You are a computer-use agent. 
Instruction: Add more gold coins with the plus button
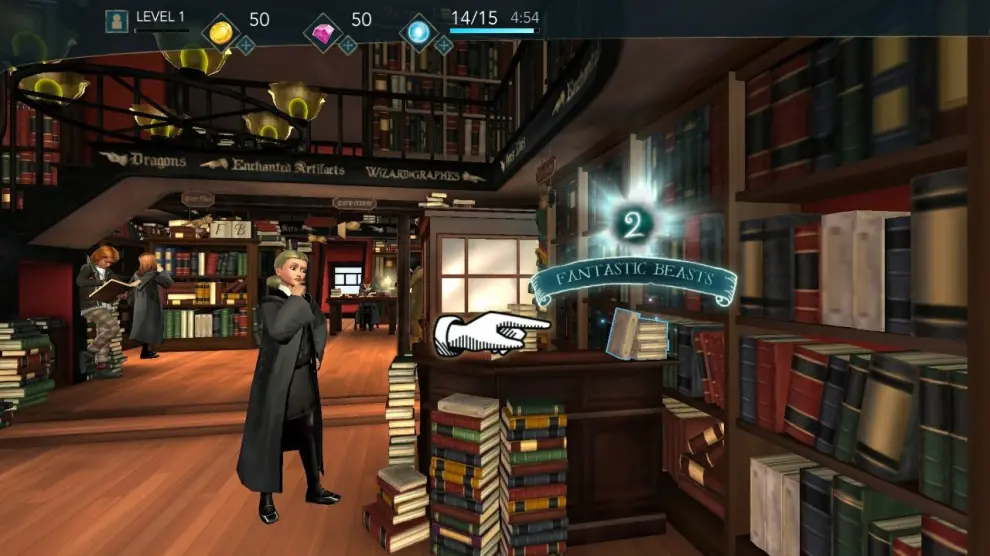click(x=245, y=45)
